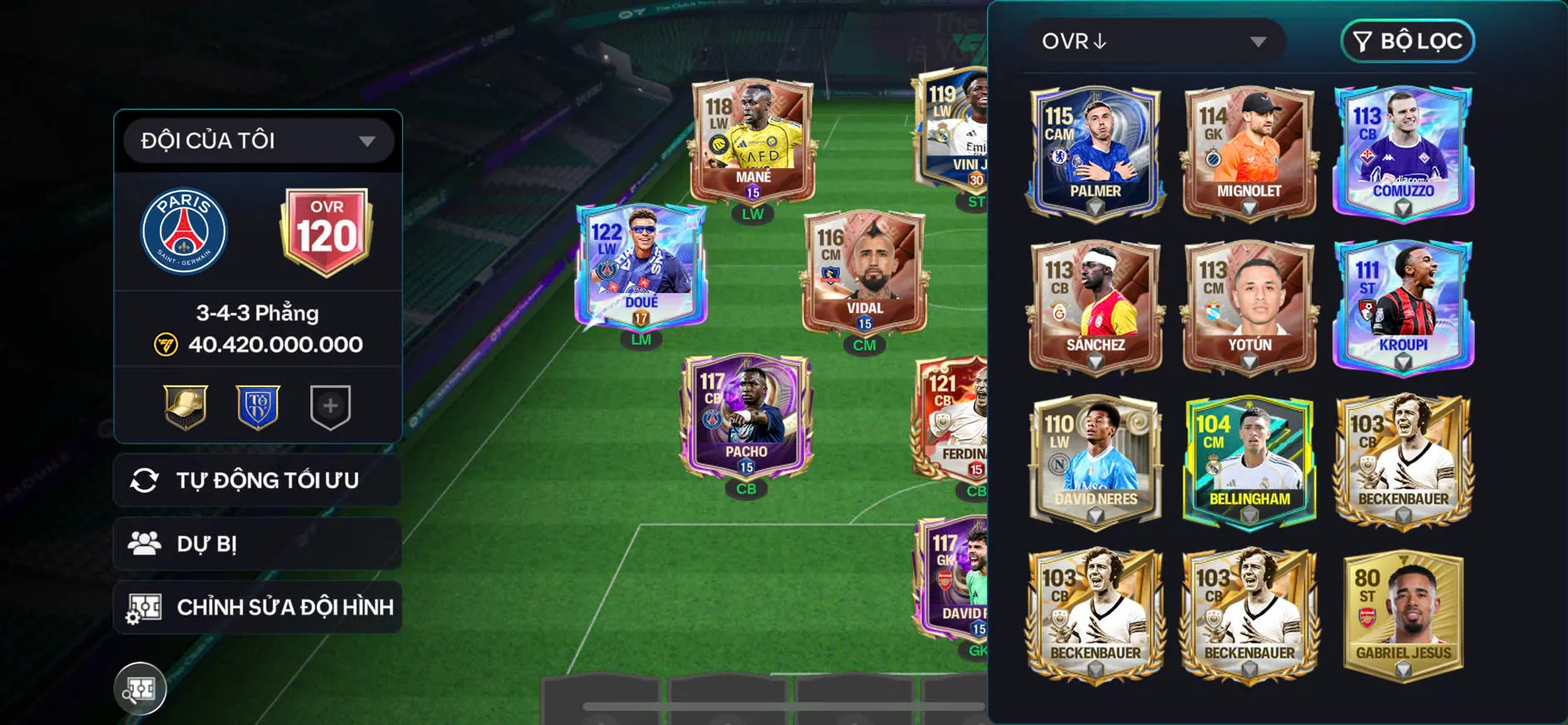1568x725 pixels.
Task: Click the empty plus badge slot
Action: click(x=330, y=407)
